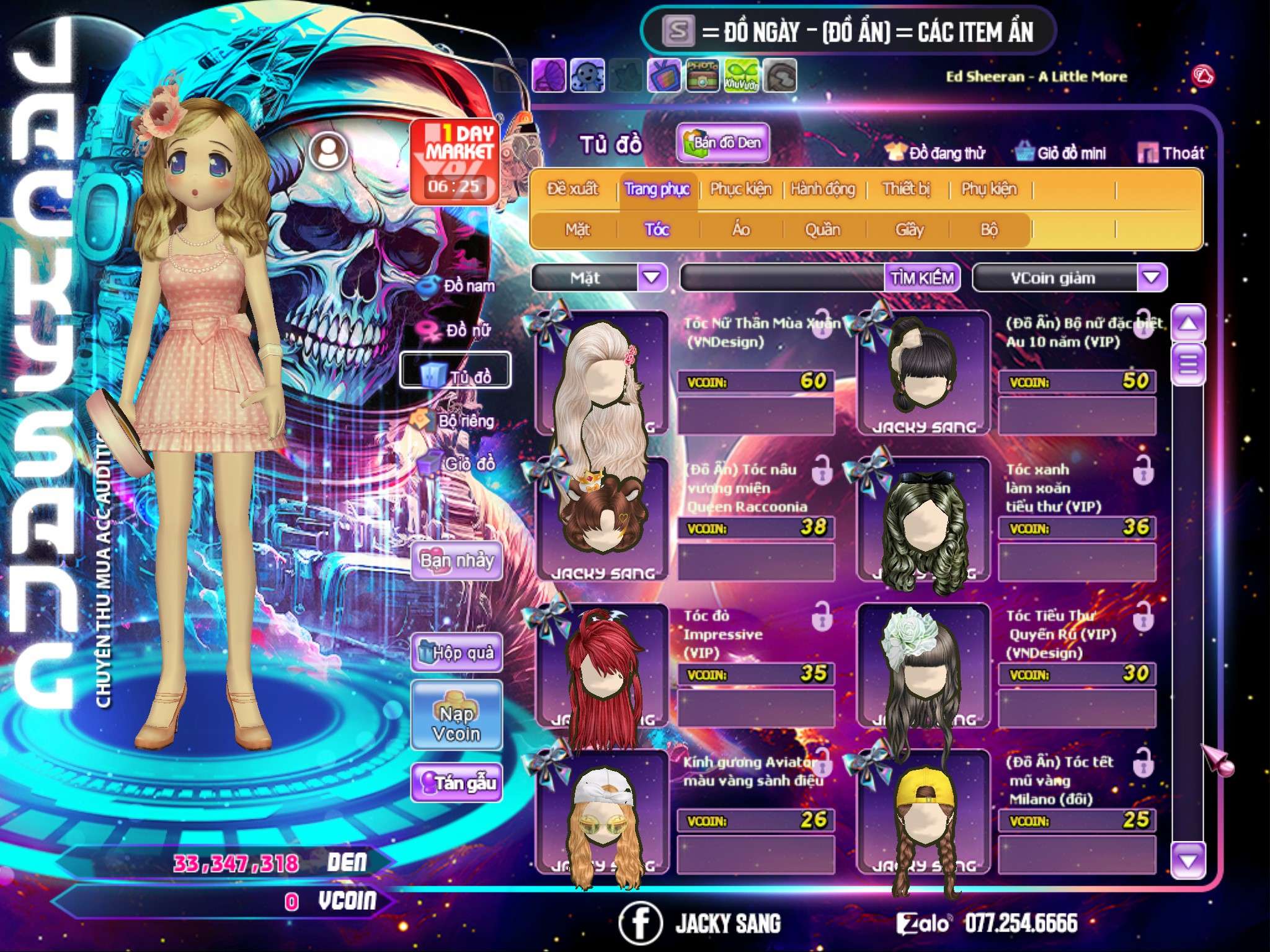Open the Bạn nhảy dance partner menu
The height and width of the screenshot is (952, 1270).
click(456, 561)
